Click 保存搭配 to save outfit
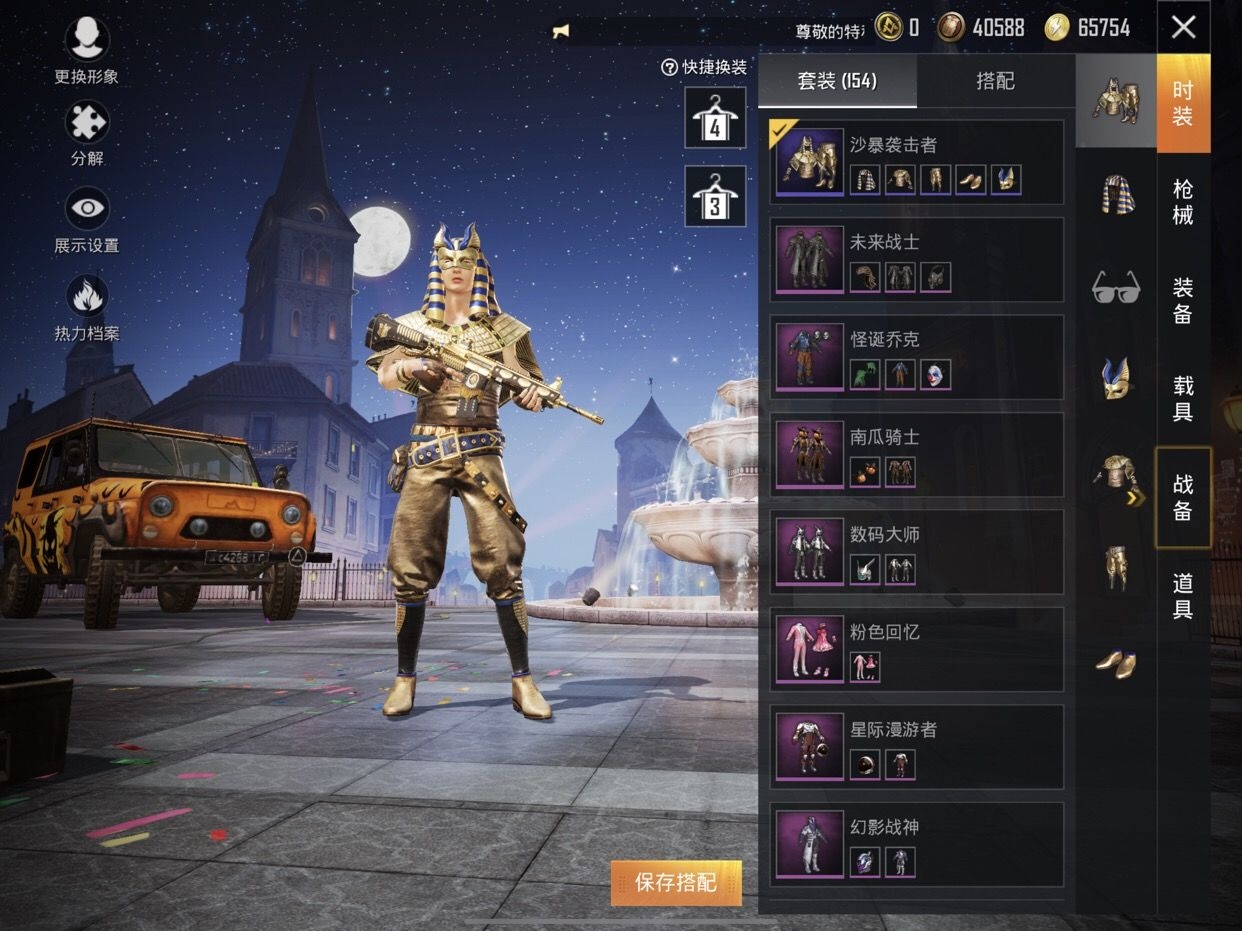The height and width of the screenshot is (931, 1242). coord(676,883)
